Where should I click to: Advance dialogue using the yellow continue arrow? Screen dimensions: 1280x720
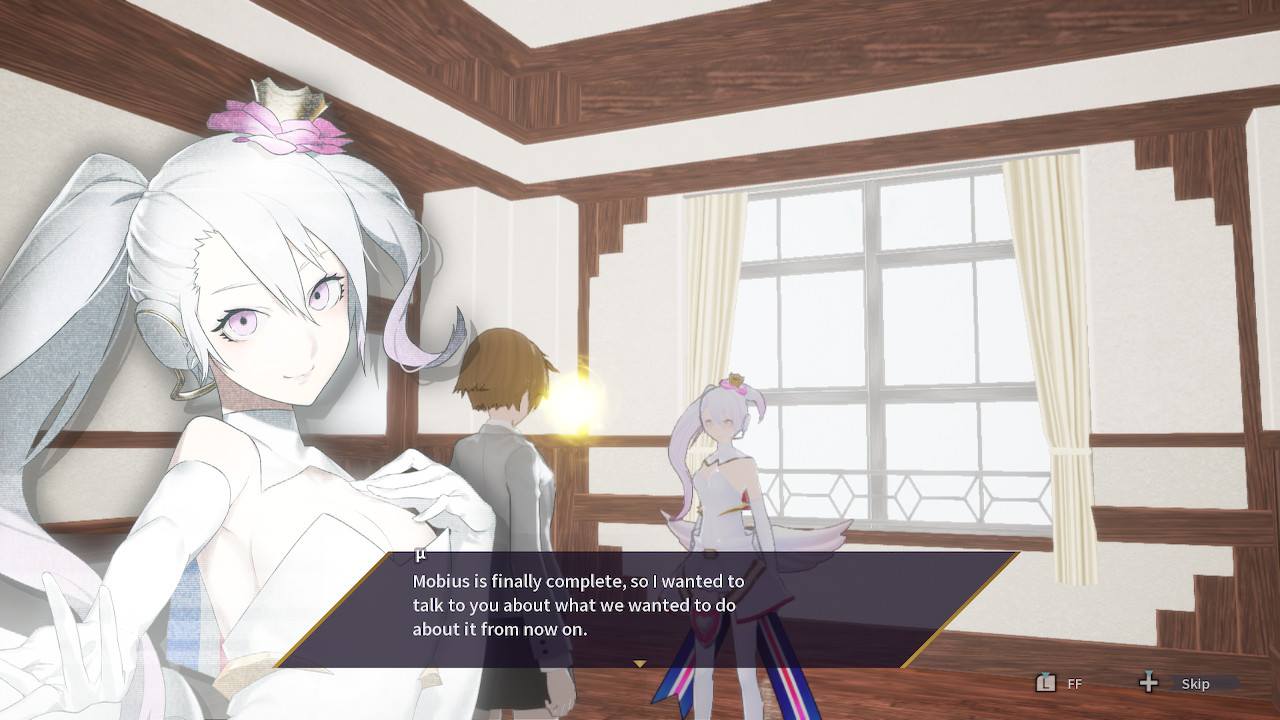640,663
